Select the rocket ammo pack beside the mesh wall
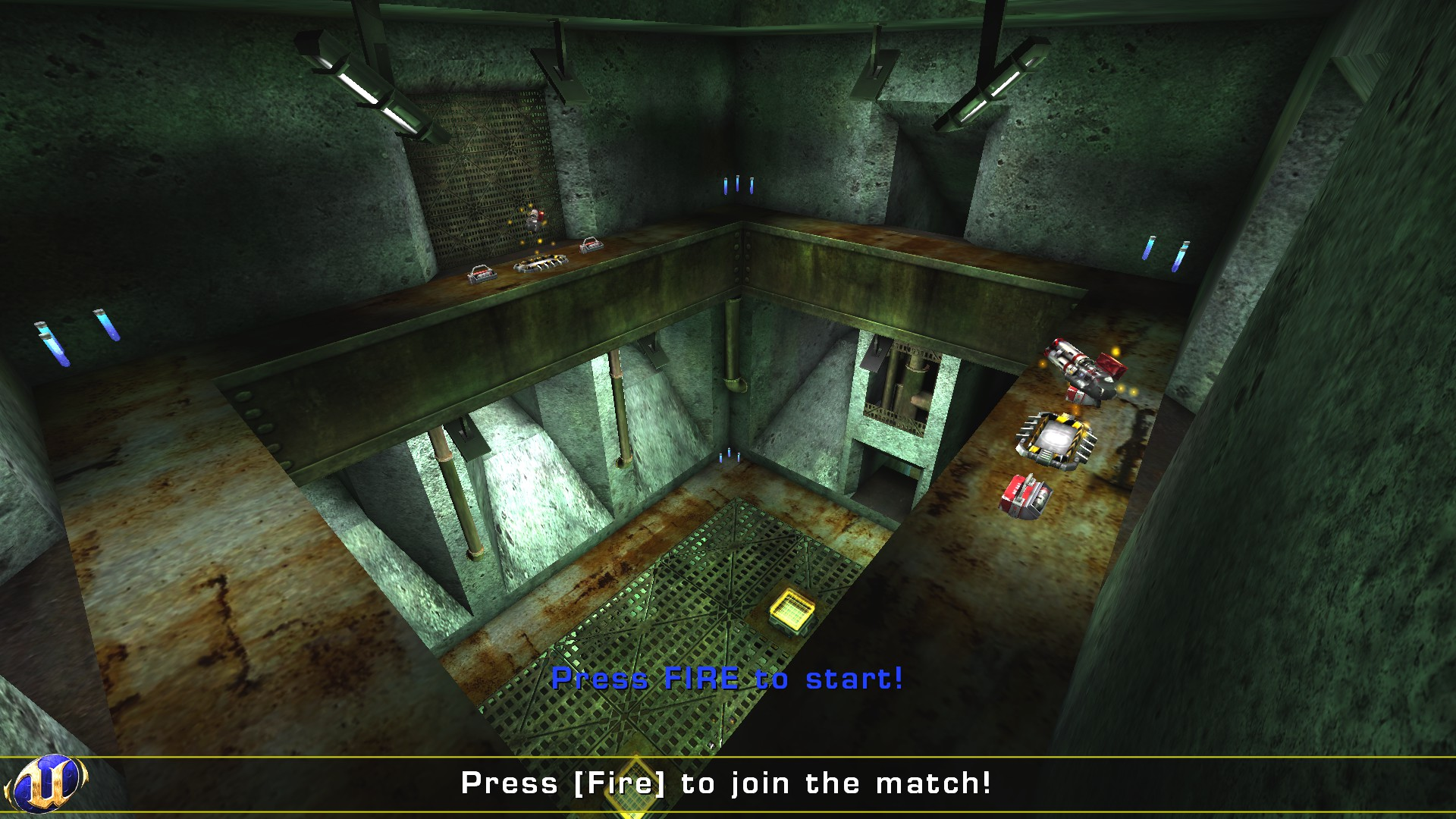 click(x=591, y=244)
